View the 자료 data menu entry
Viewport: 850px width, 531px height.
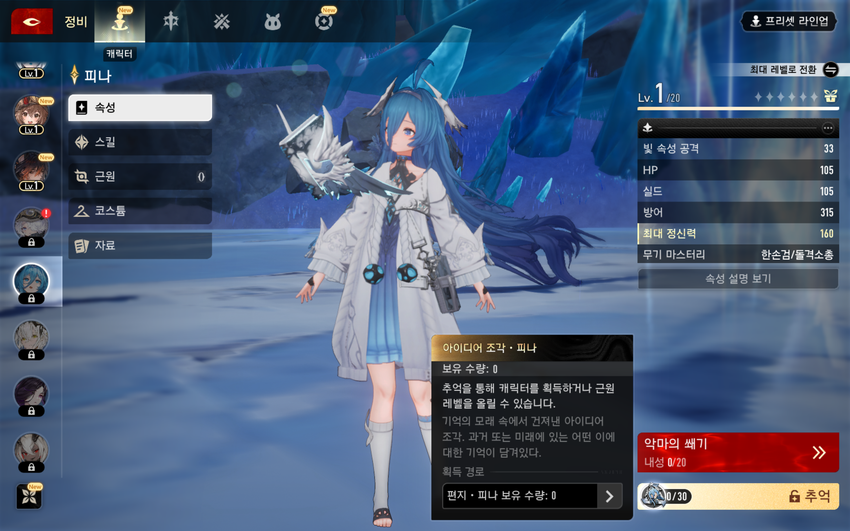pos(140,245)
